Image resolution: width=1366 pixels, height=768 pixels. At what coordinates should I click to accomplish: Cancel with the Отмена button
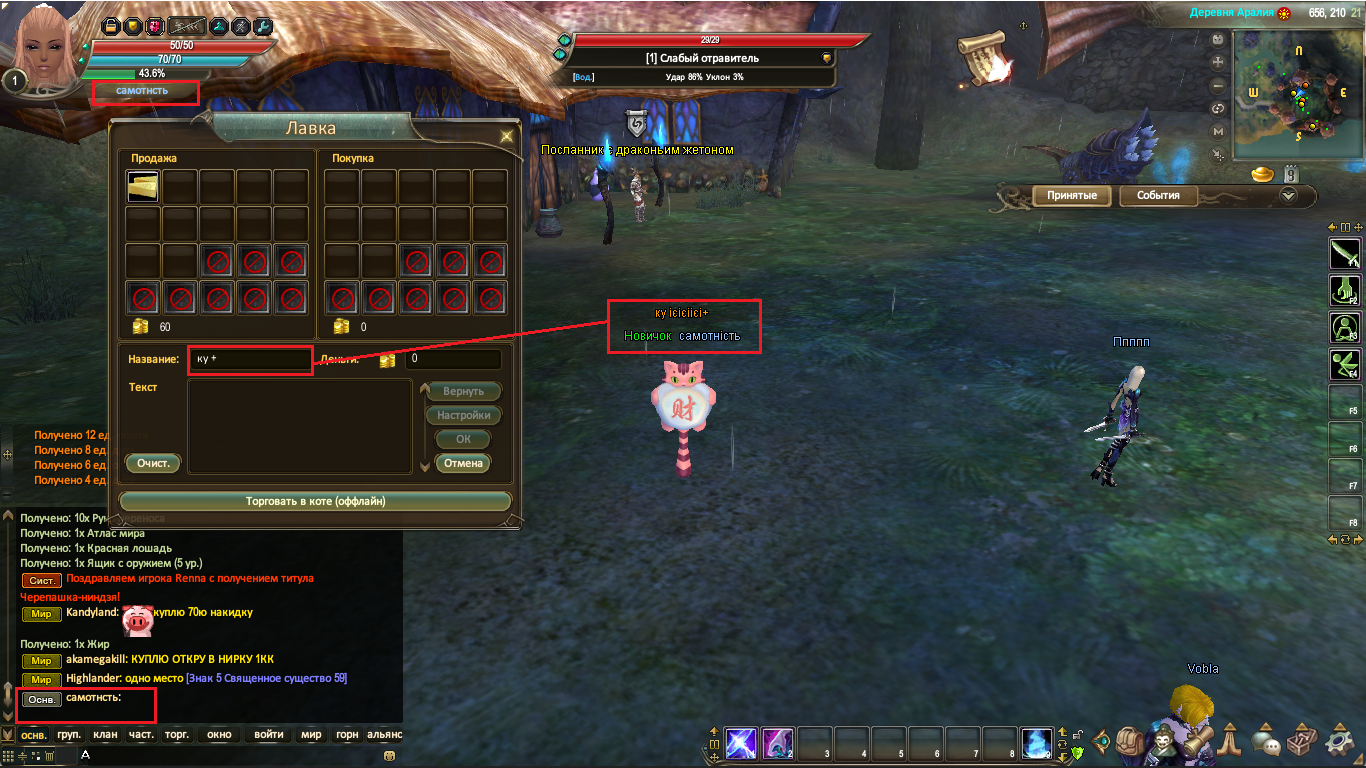463,463
